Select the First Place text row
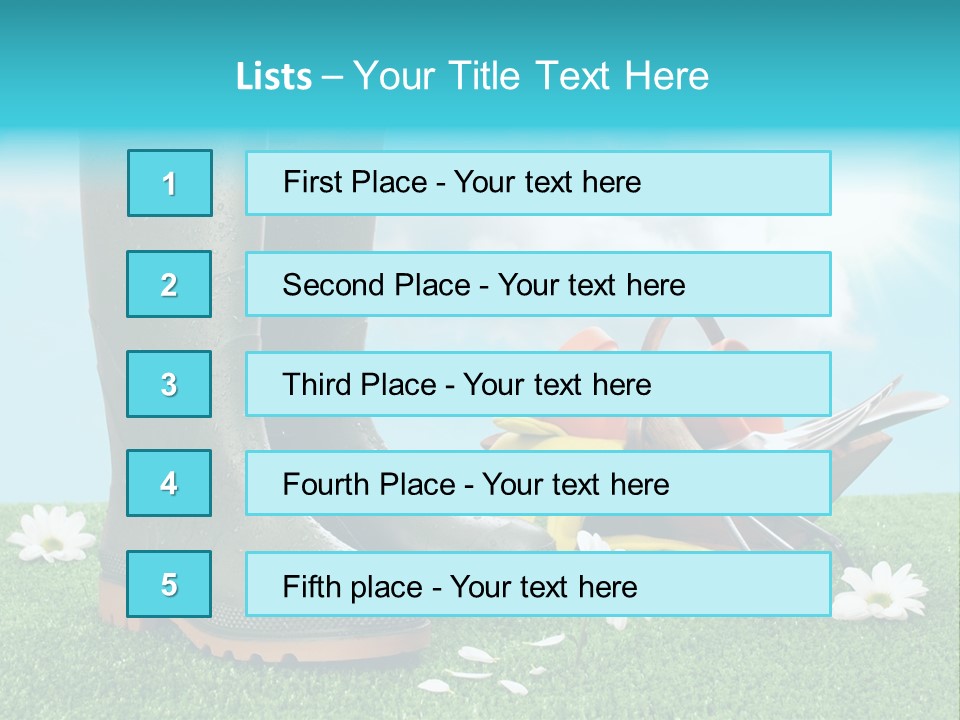Screen dimensions: 960x720 [x=538, y=183]
